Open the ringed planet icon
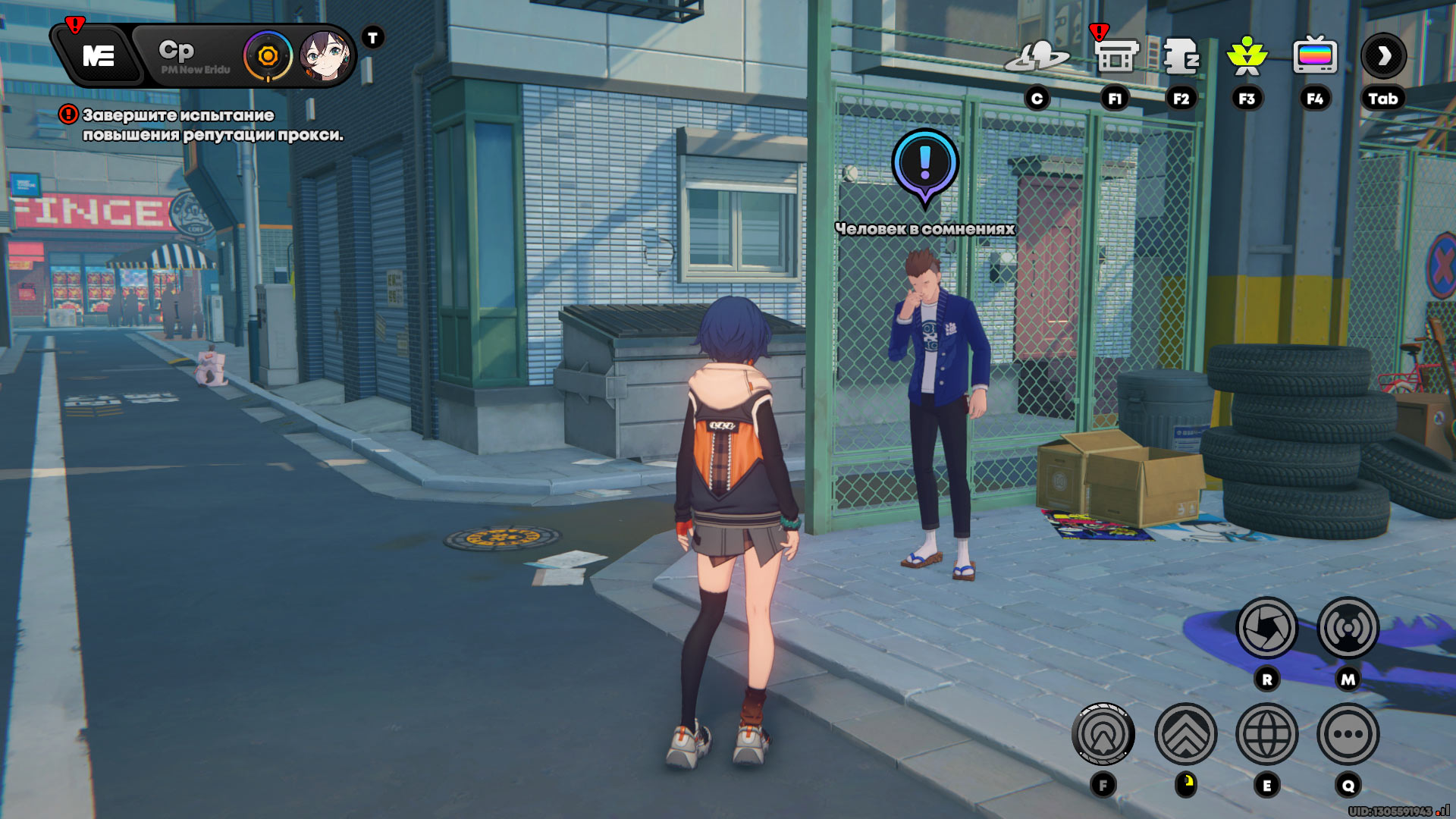This screenshot has height=819, width=1456. pyautogui.click(x=1037, y=56)
